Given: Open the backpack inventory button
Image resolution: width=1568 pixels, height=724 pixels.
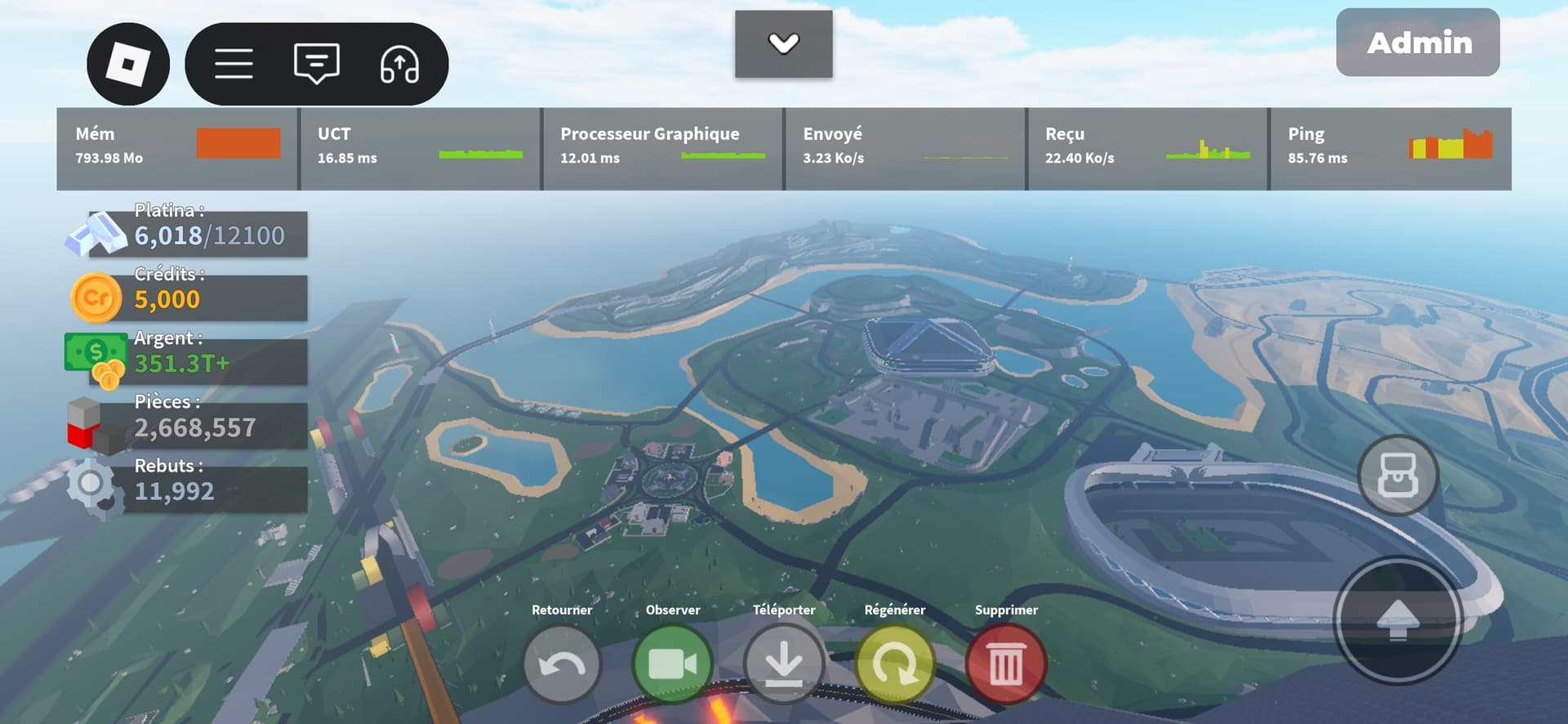Looking at the screenshot, I should click(1397, 476).
